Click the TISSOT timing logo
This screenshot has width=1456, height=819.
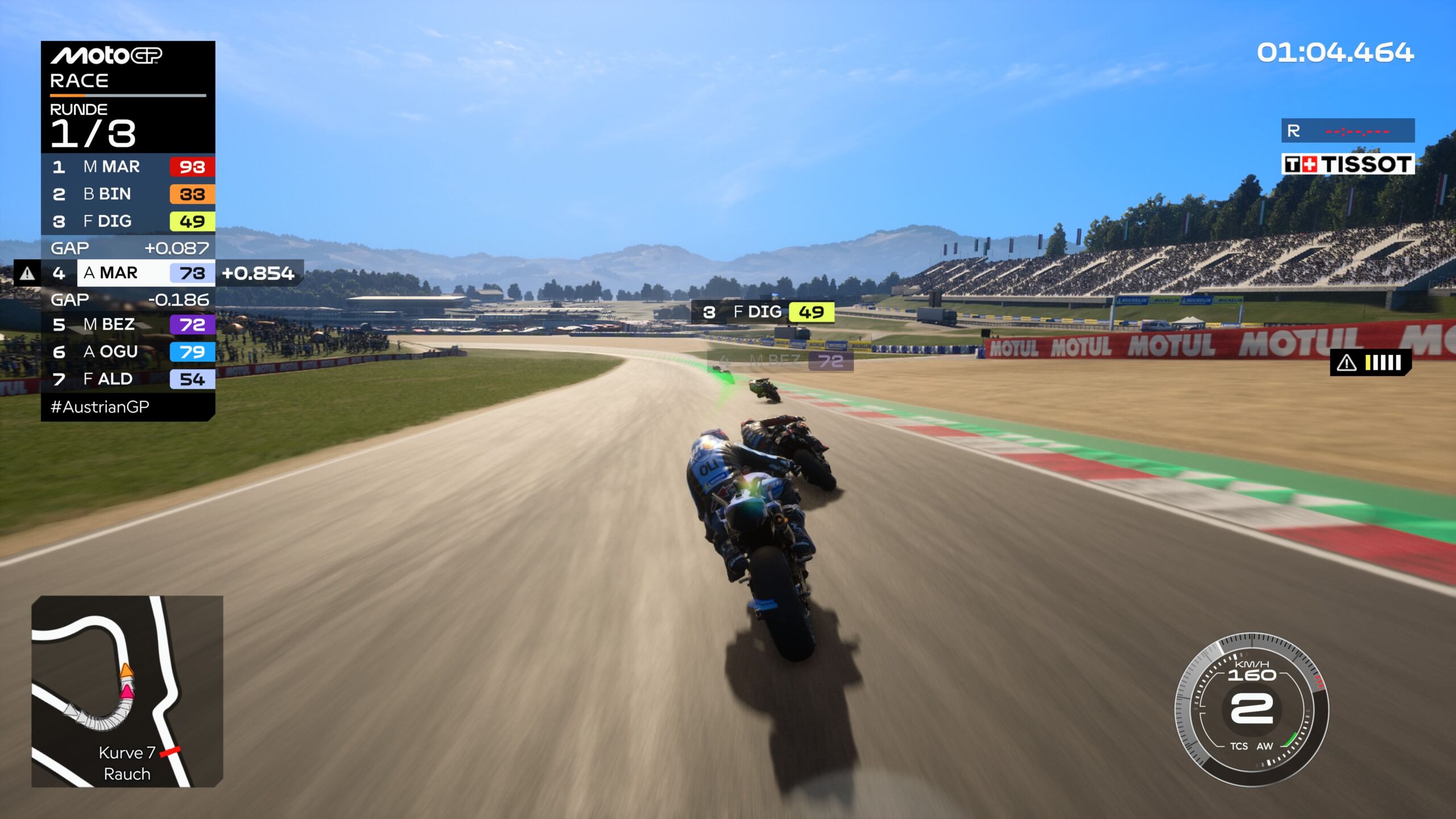(1347, 164)
